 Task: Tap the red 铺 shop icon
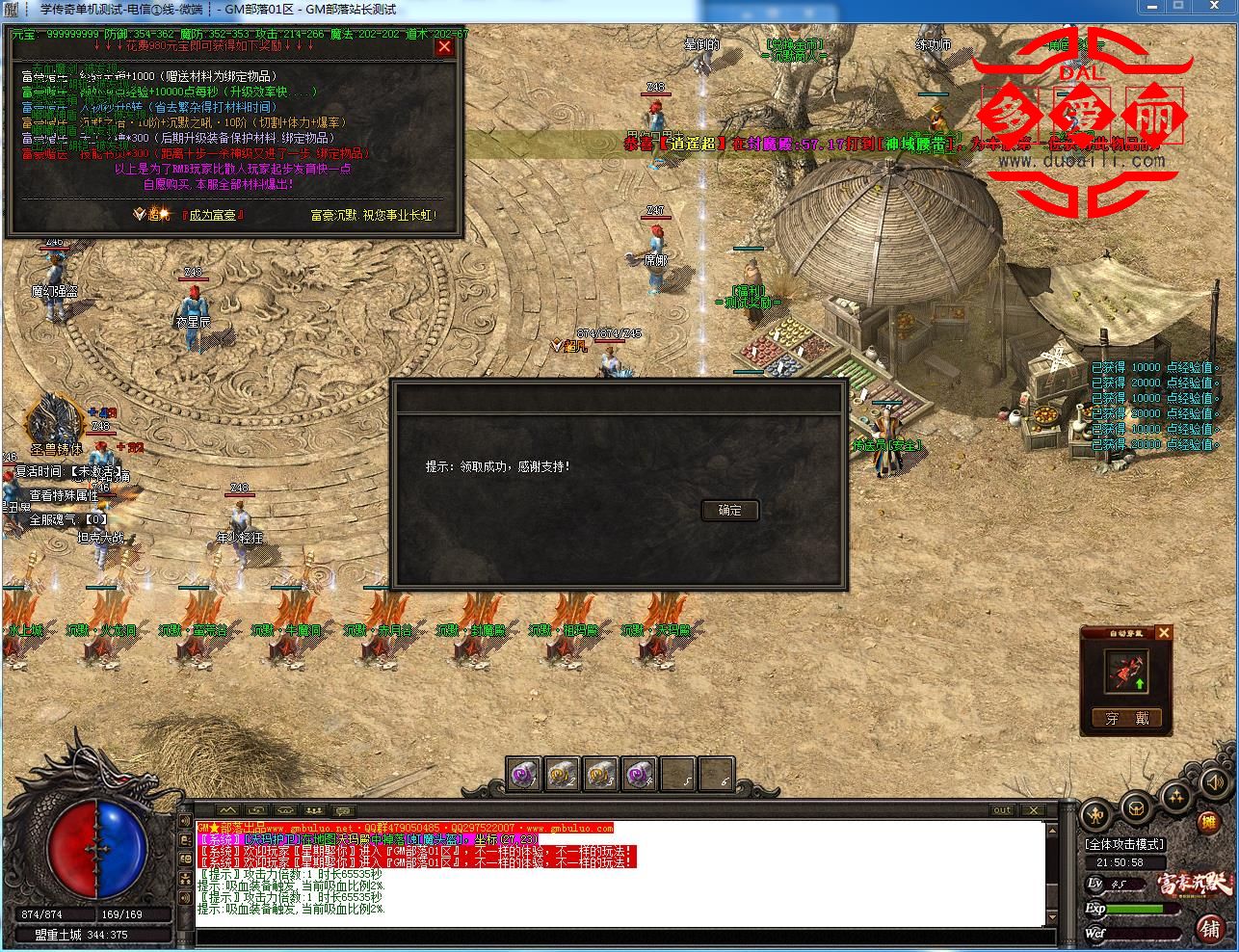[1211, 927]
